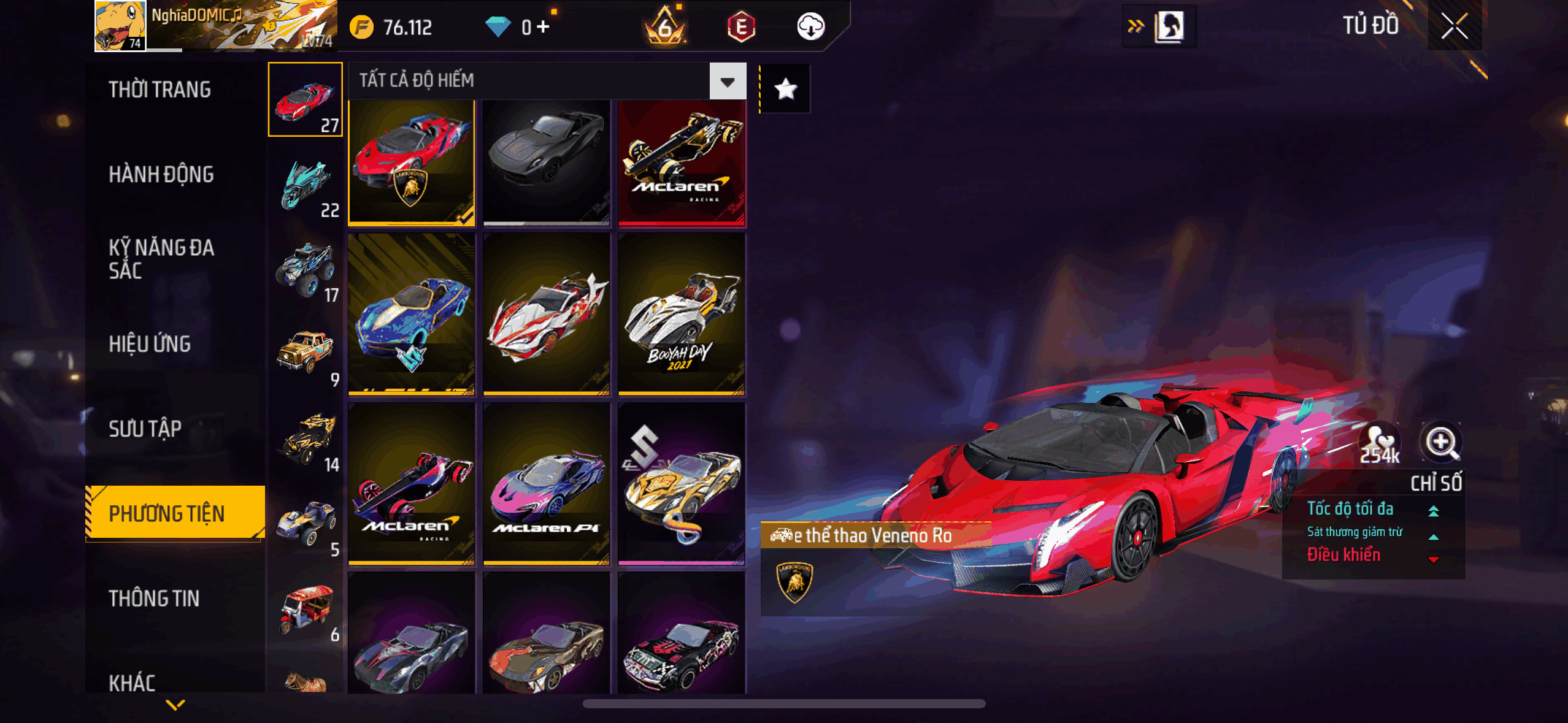
Task: Select the red Lamborghini Veneno skin tile
Action: (x=412, y=163)
